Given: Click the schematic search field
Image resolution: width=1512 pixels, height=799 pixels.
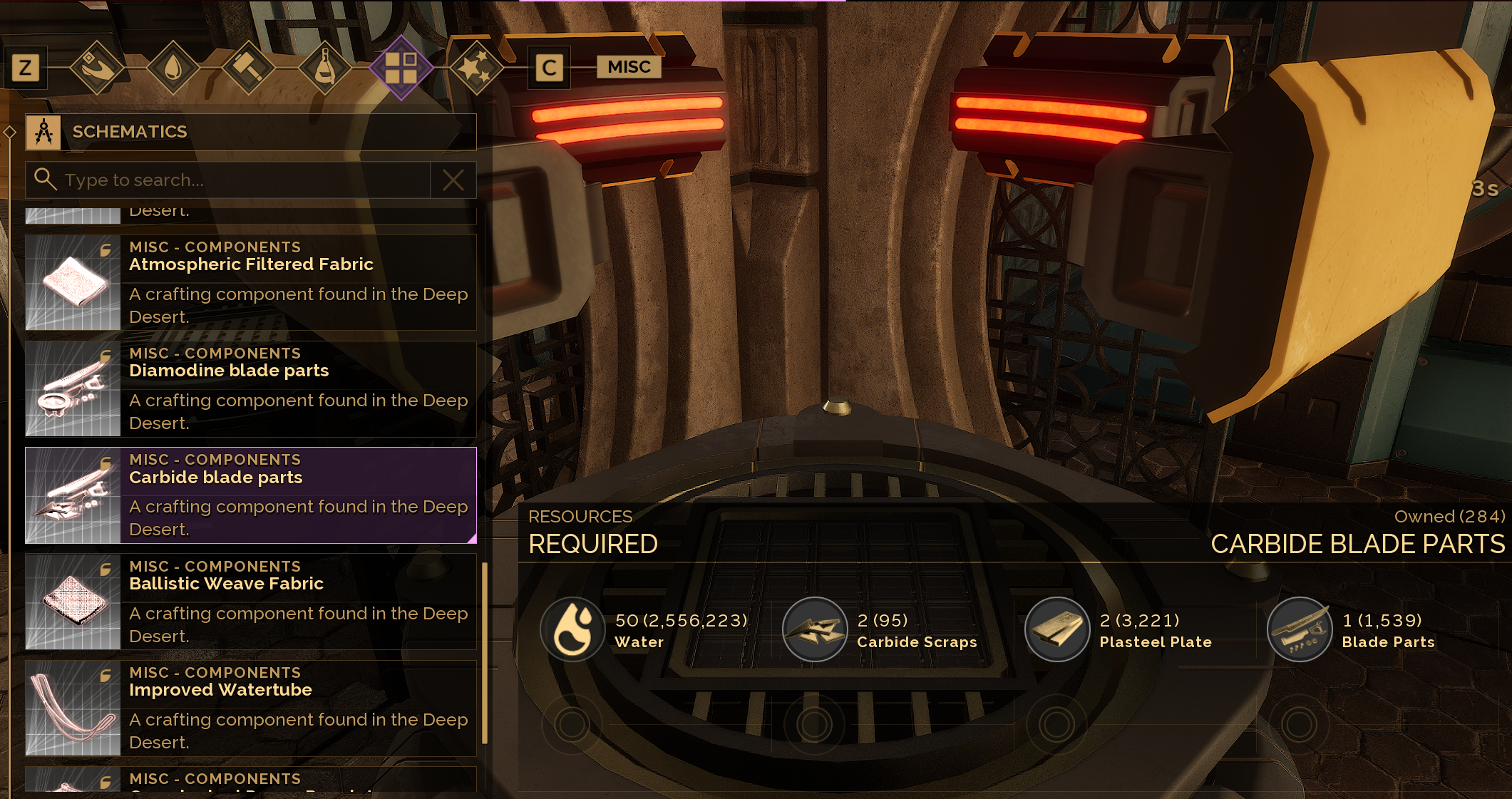Looking at the screenshot, I should (x=242, y=180).
